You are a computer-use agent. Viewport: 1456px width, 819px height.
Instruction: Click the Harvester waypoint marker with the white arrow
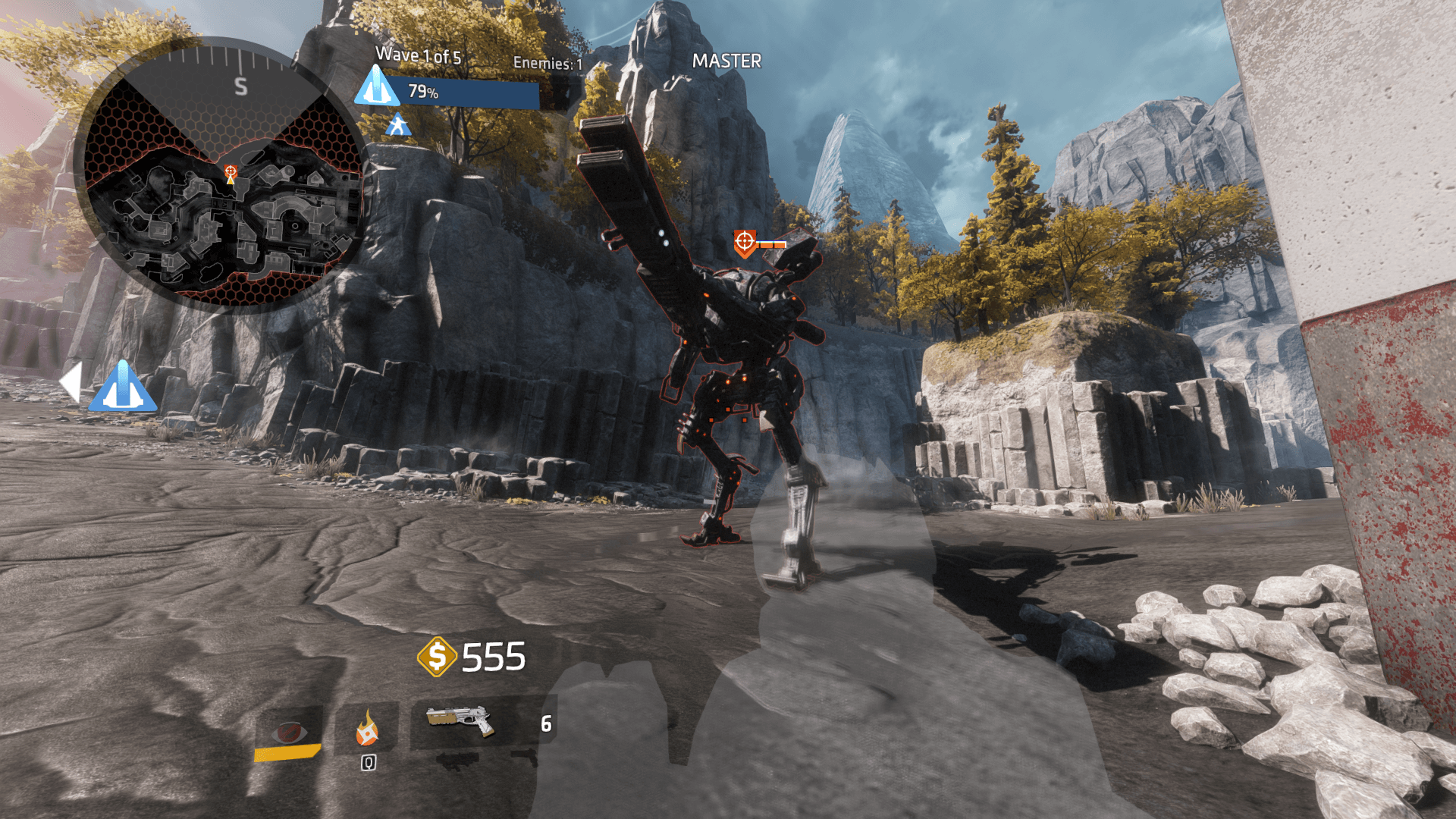(121, 387)
